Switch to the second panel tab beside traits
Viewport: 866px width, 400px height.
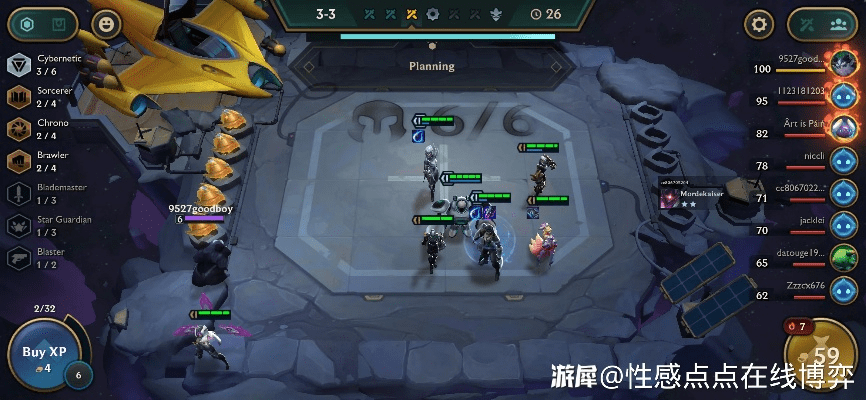pyautogui.click(x=60, y=24)
